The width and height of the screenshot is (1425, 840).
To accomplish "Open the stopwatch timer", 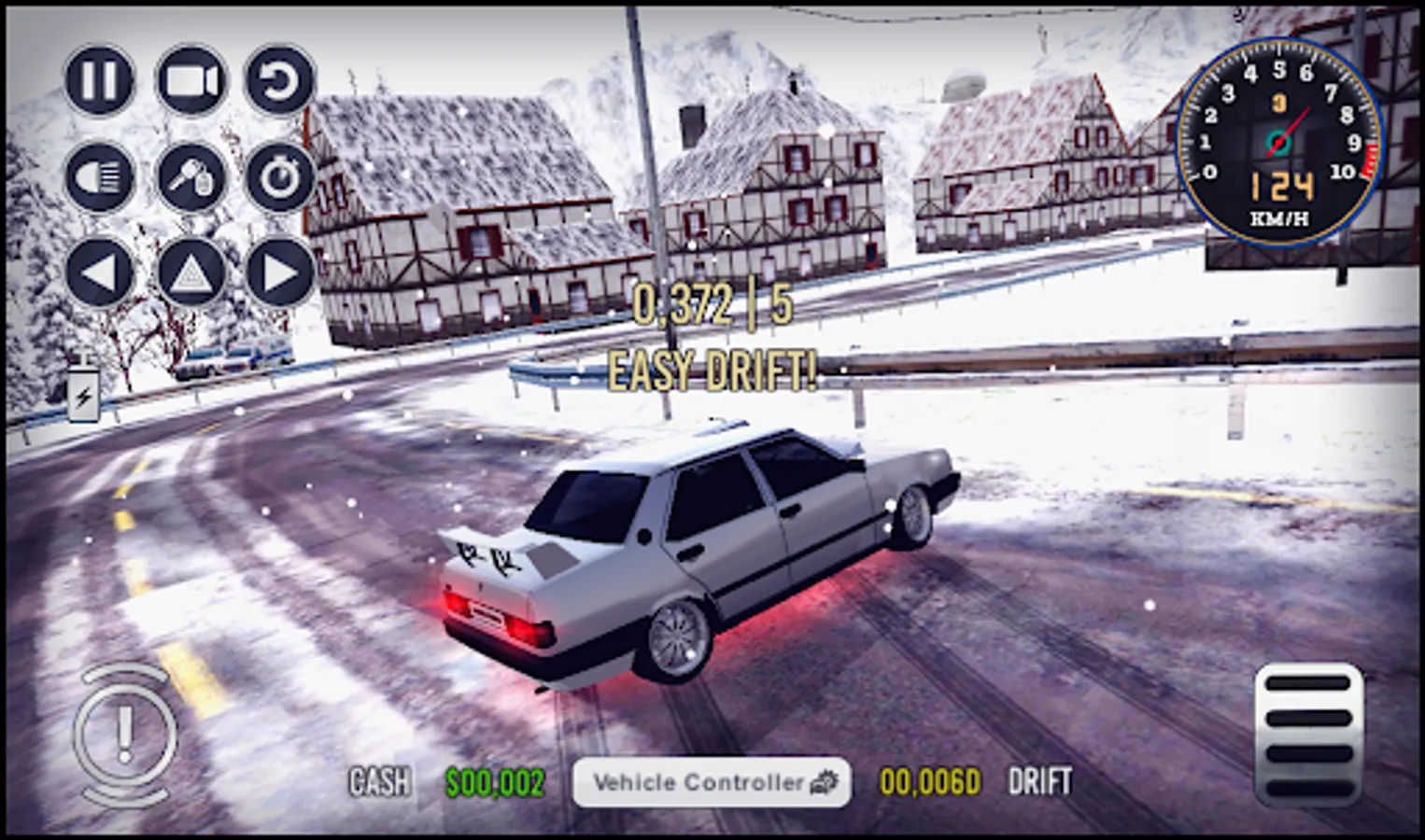I will point(280,177).
